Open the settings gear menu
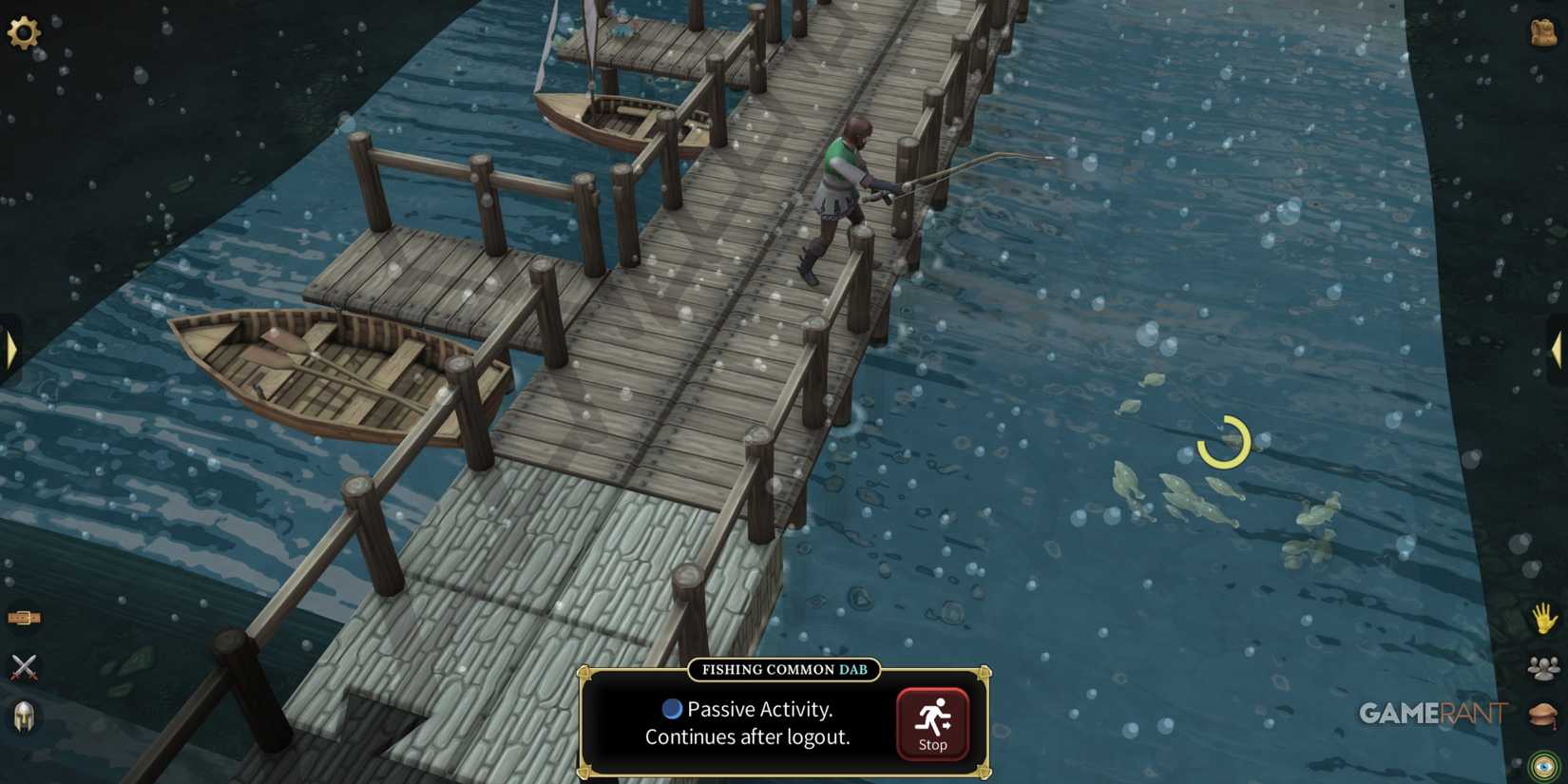Viewport: 1568px width, 784px height. 24,33
